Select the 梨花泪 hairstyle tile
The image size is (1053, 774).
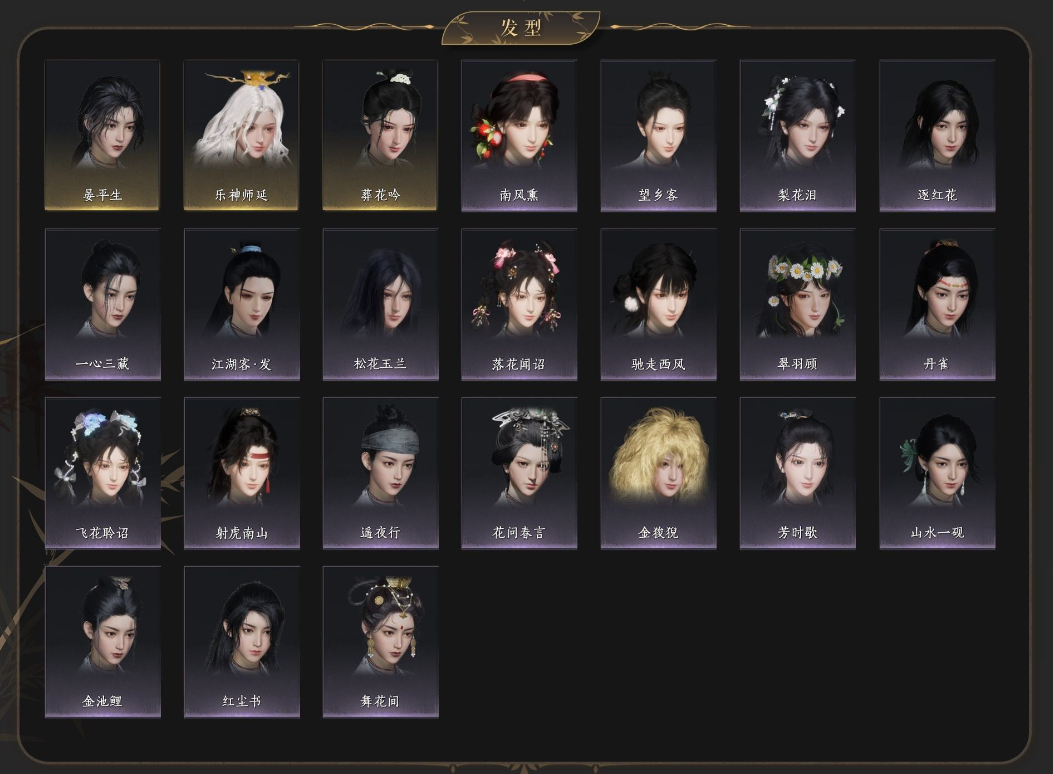pyautogui.click(x=797, y=135)
